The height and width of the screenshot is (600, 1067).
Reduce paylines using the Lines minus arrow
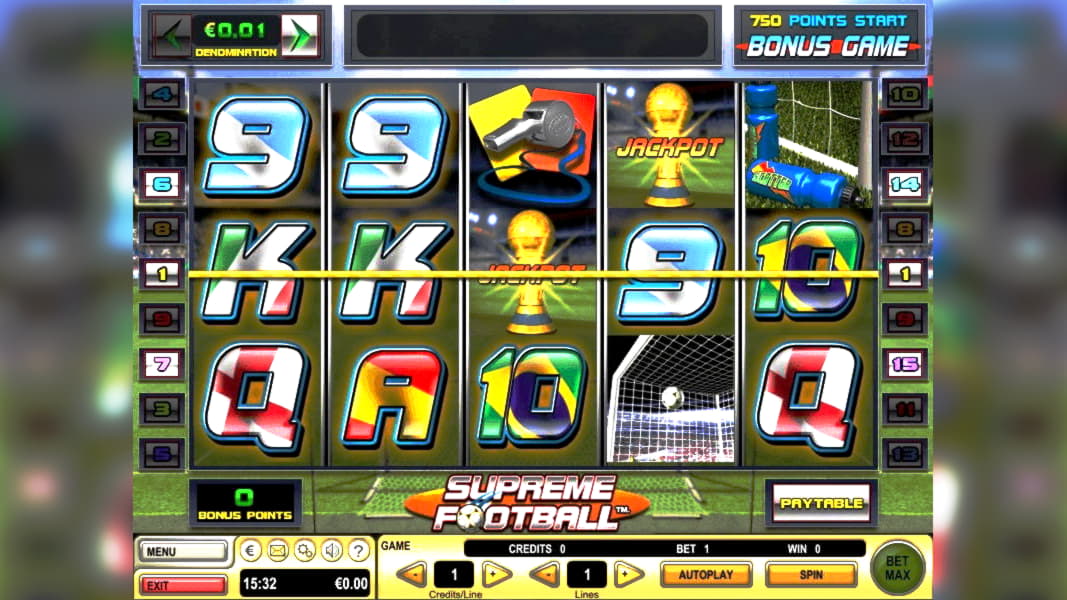543,575
